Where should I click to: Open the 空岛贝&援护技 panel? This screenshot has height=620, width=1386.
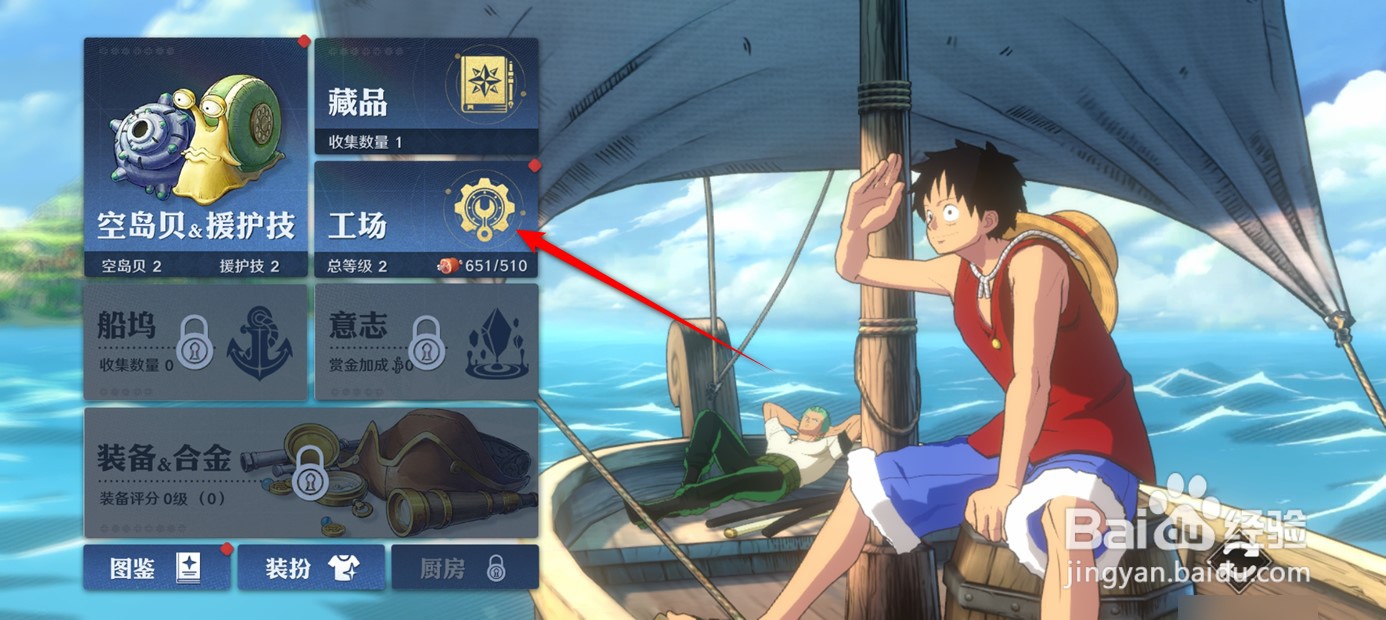click(x=196, y=157)
